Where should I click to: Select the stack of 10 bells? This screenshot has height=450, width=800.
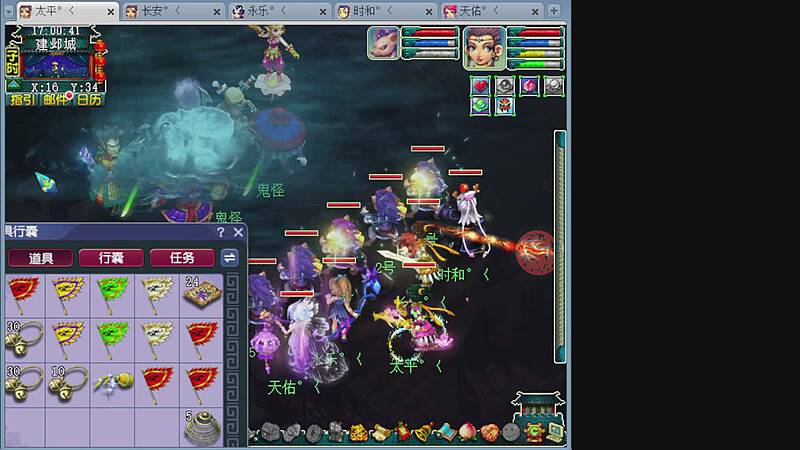(x=66, y=381)
